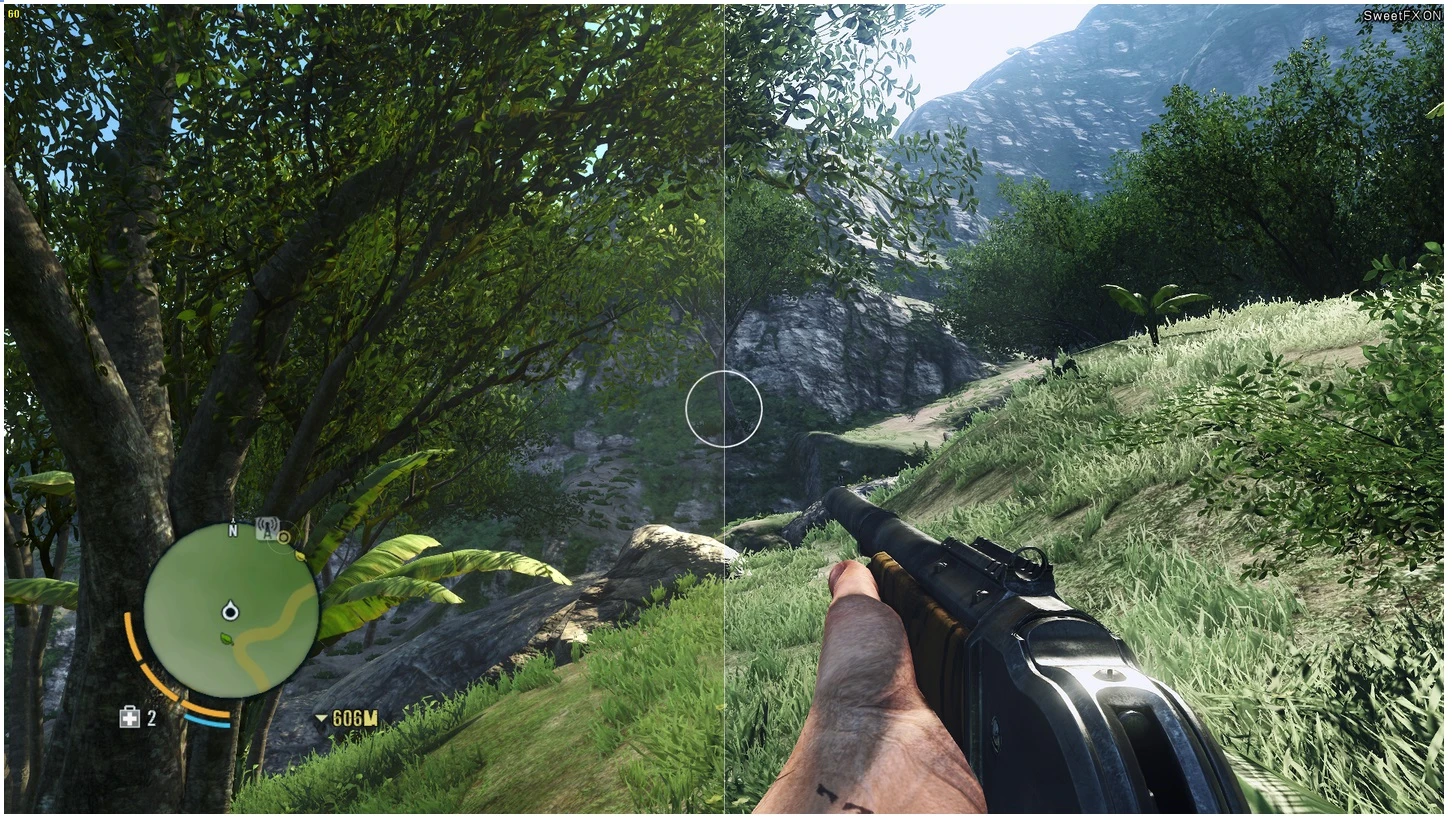Select the 606M waypoint distance label
The height and width of the screenshot is (820, 1452).
355,717
